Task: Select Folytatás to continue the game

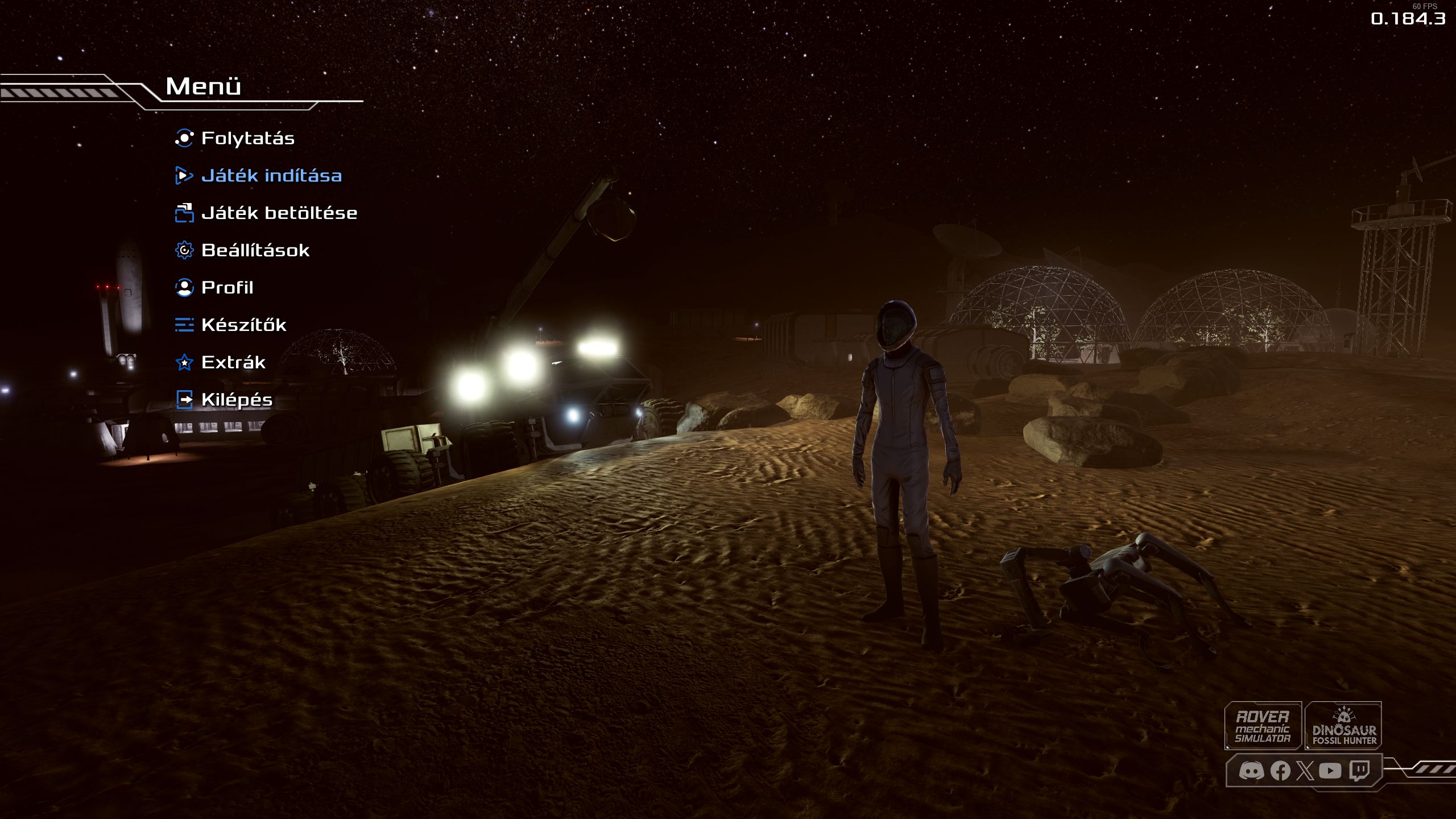Action: 247,138
